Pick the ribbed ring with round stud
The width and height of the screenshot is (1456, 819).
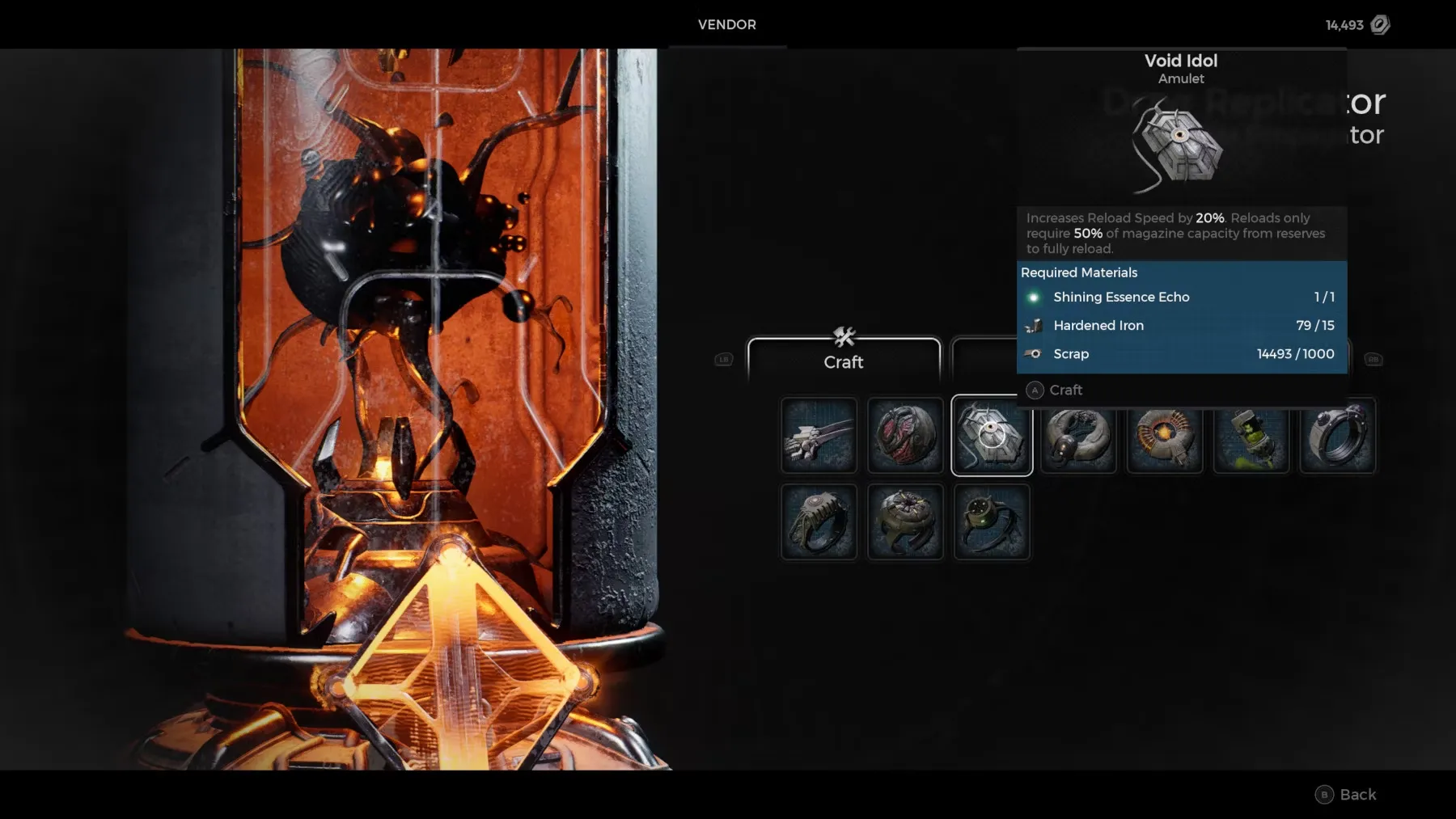(x=819, y=522)
